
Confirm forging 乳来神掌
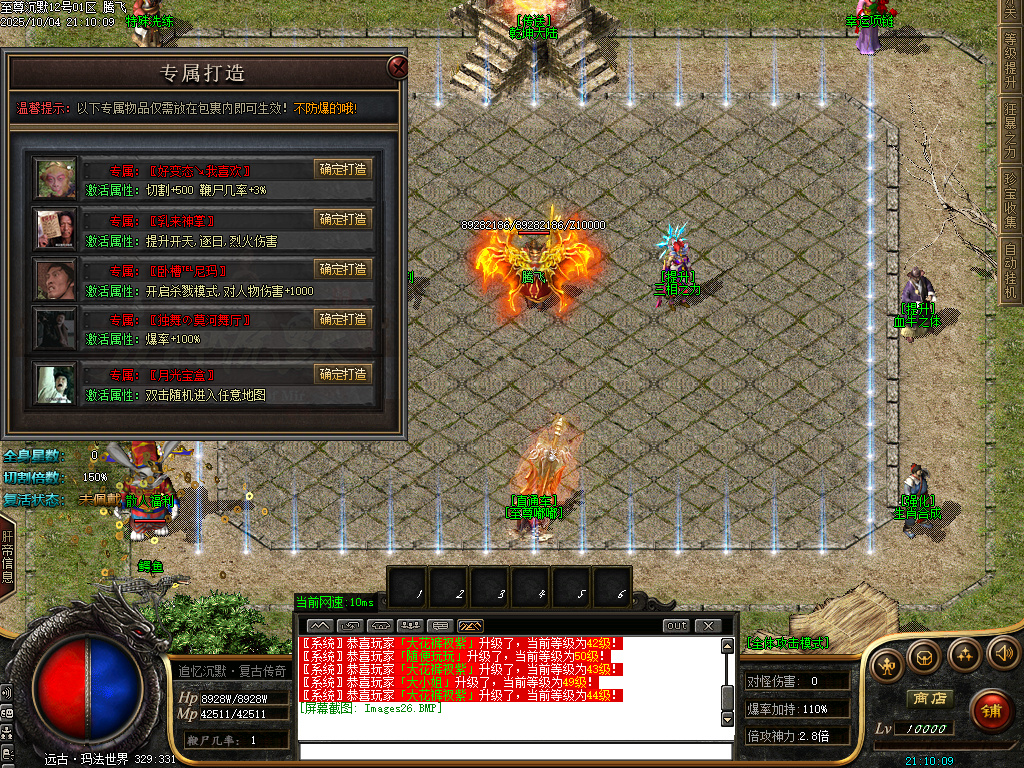(x=343, y=219)
